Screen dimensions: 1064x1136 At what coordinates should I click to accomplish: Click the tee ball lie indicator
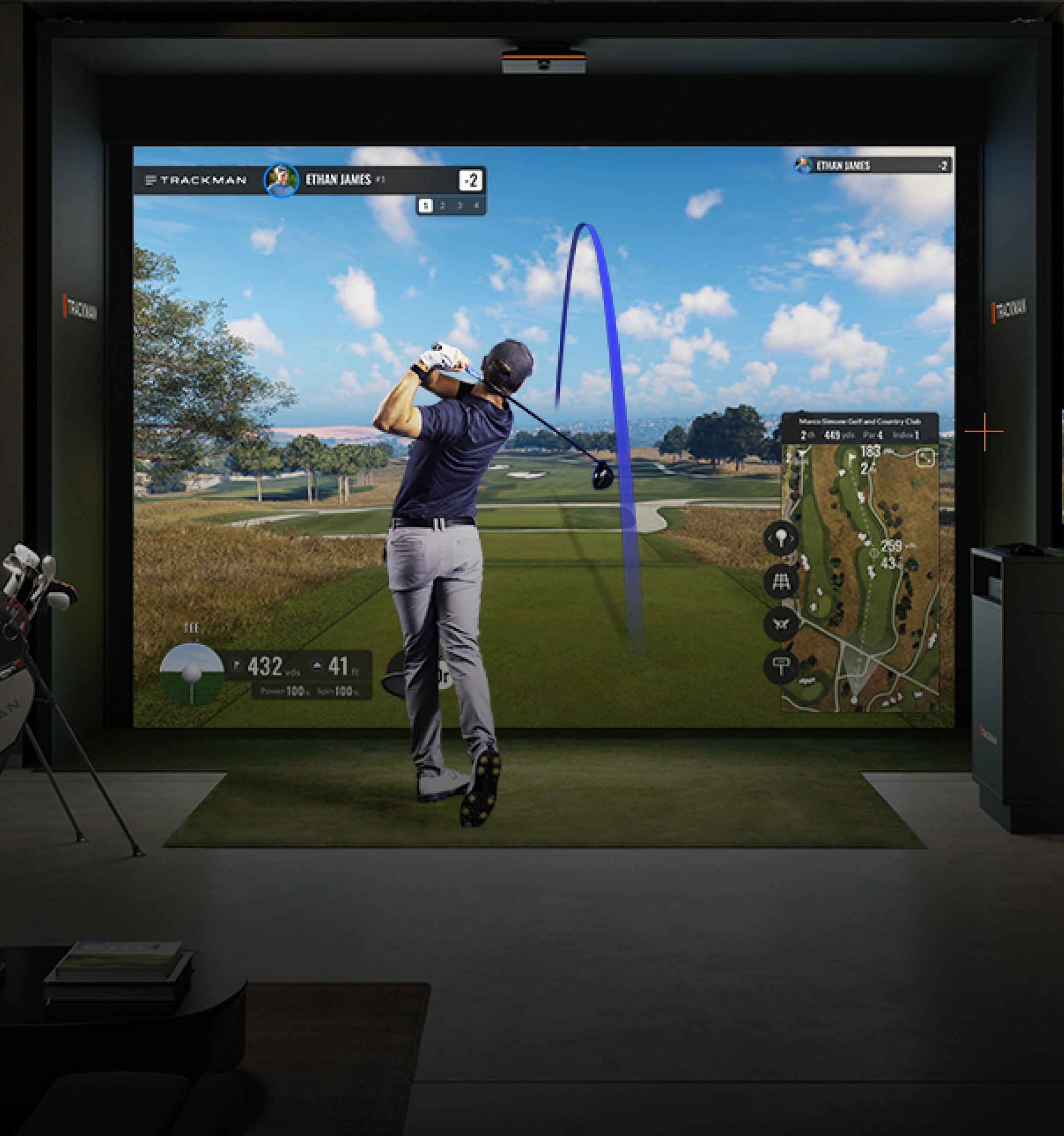(191, 674)
